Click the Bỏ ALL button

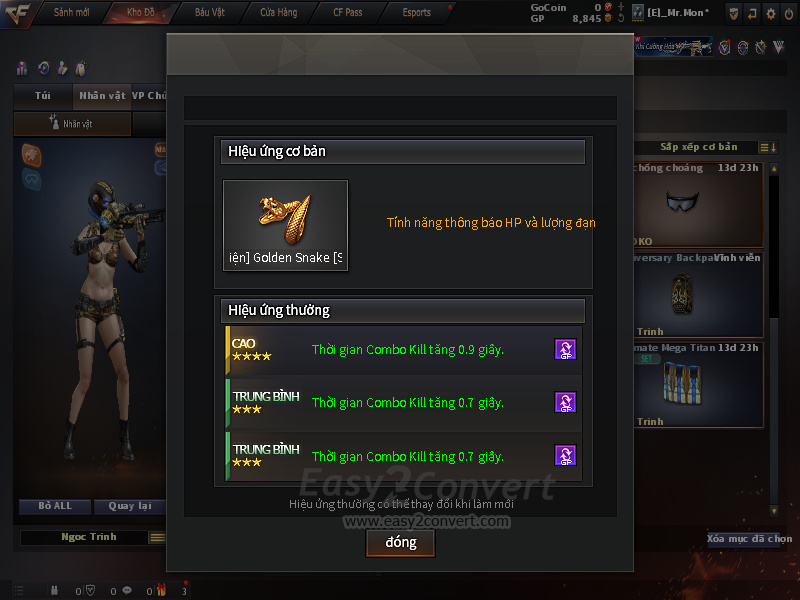pyautogui.click(x=55, y=506)
